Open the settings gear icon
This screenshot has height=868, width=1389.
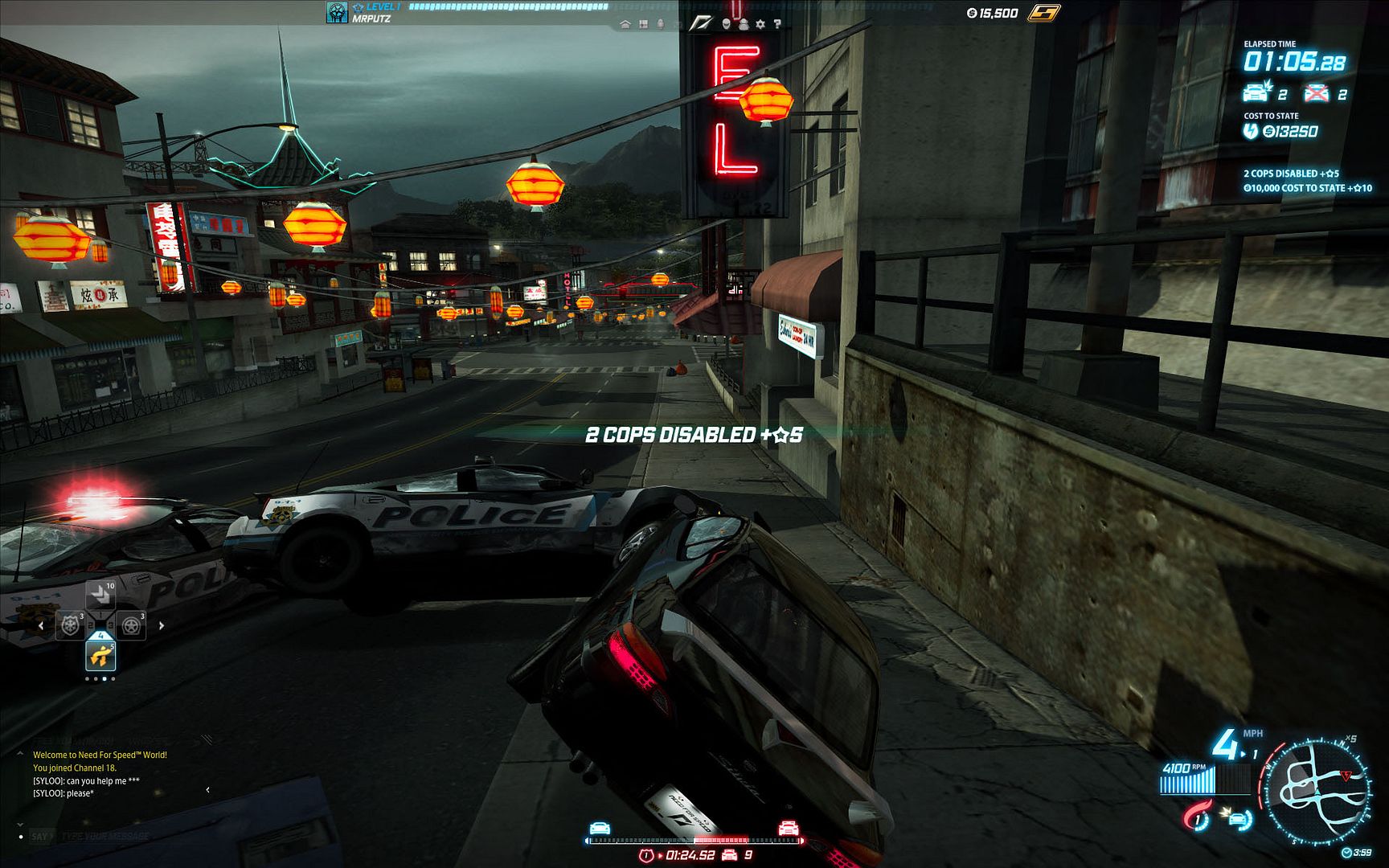click(760, 25)
